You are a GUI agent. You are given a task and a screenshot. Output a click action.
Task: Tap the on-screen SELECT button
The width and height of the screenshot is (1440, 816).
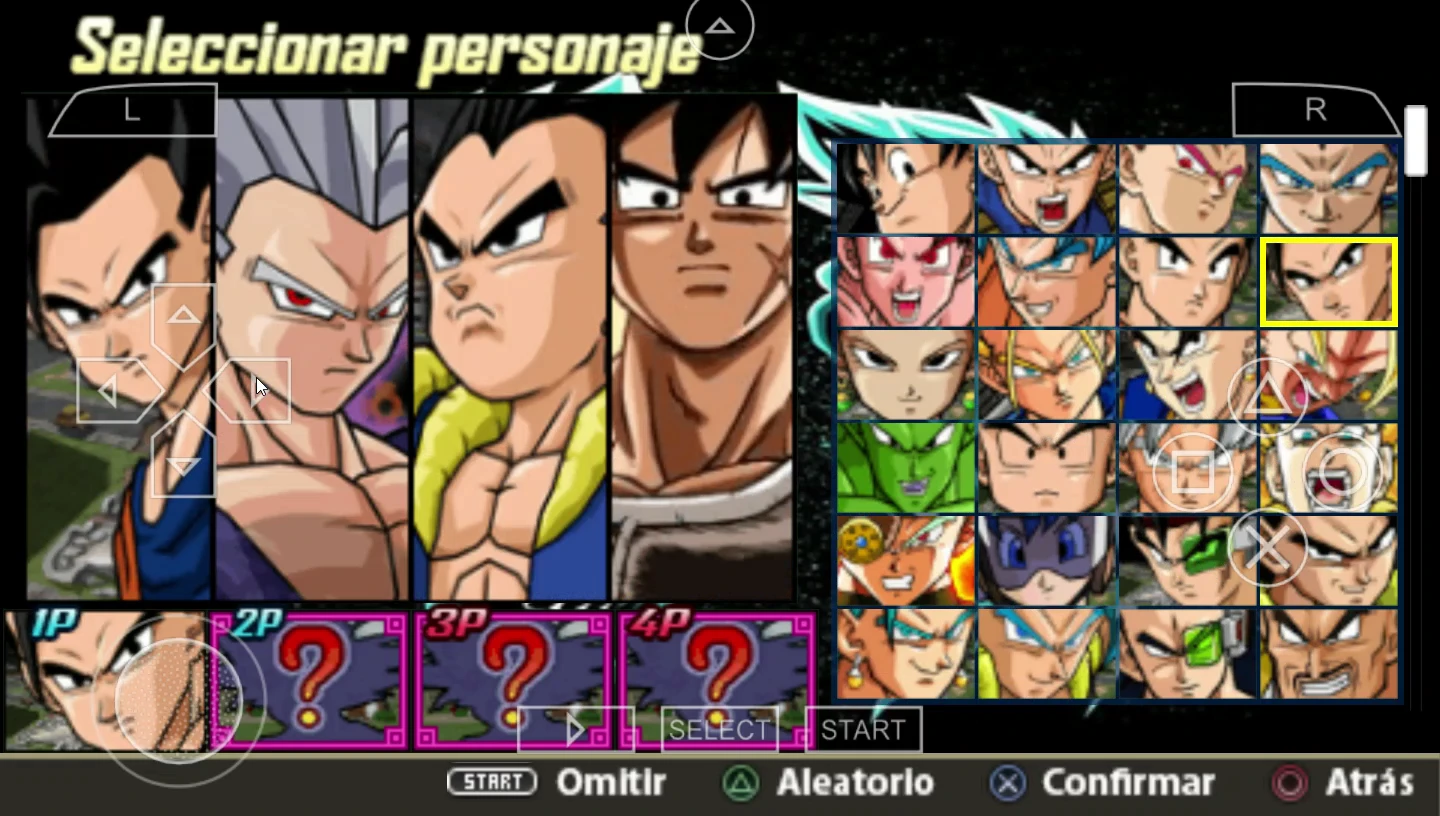(x=719, y=730)
